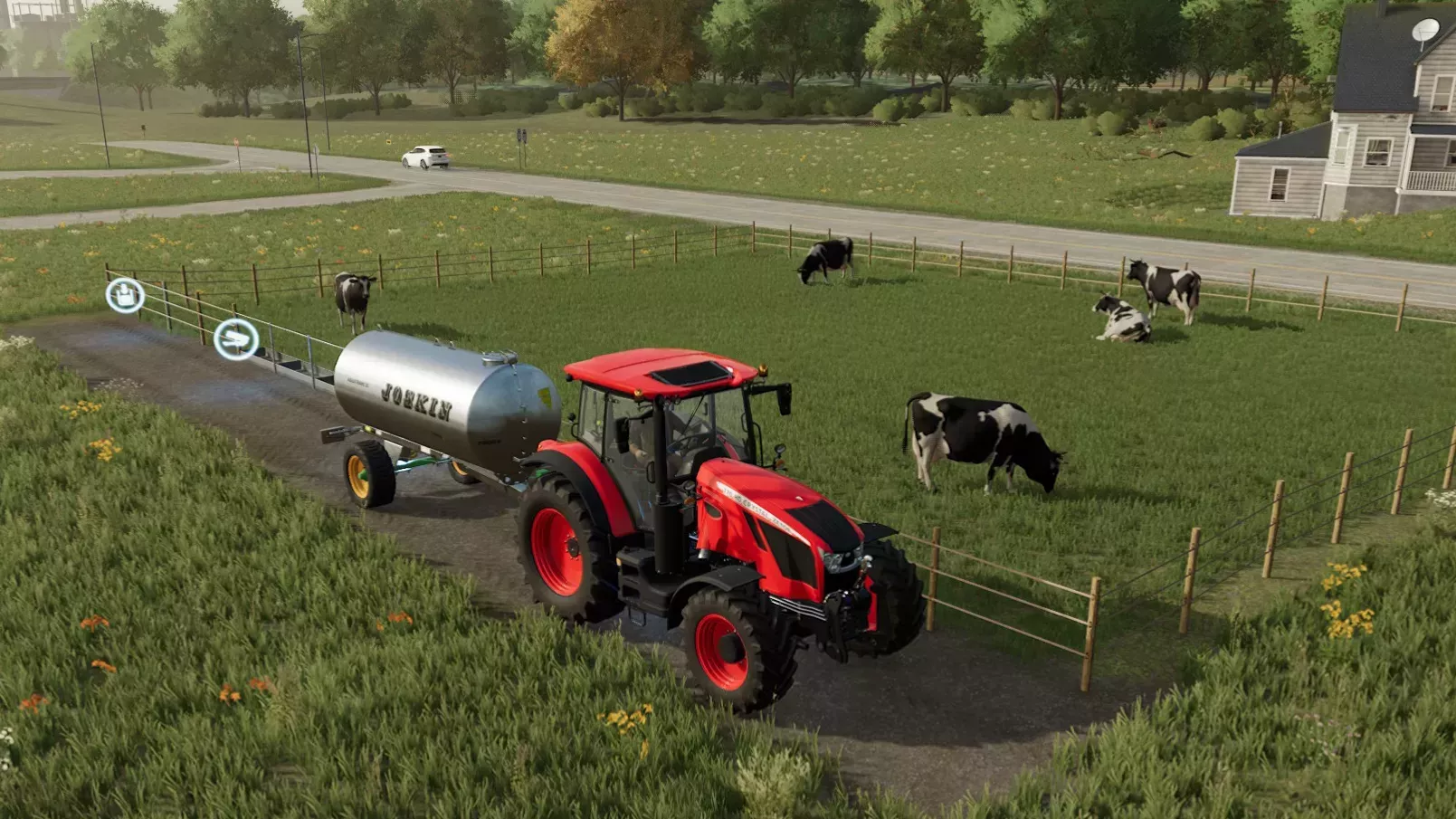Screen dimensions: 1456x819
Task: Click the white car on the road
Action: pos(425,158)
